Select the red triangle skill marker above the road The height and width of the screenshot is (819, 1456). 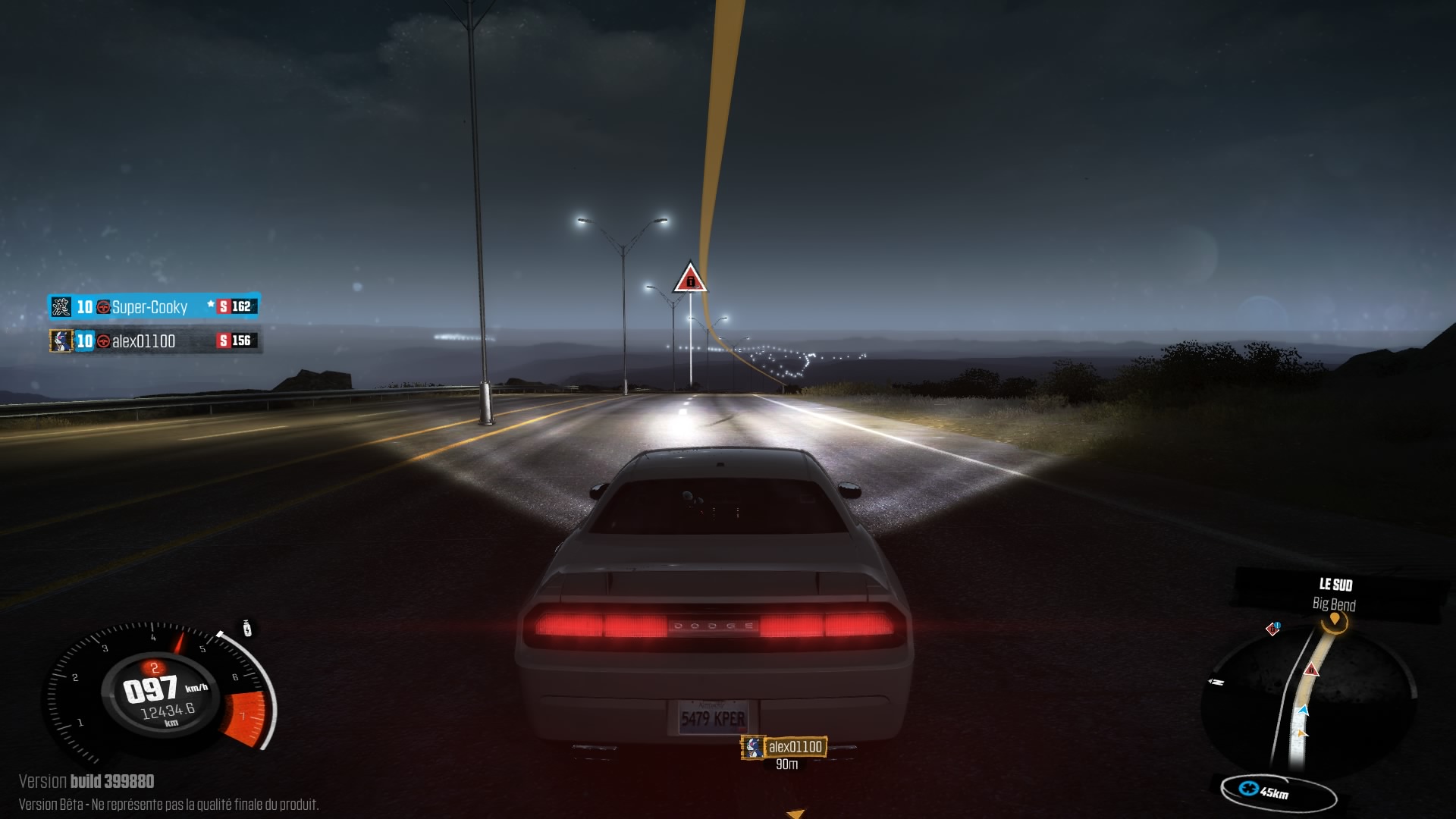[690, 279]
